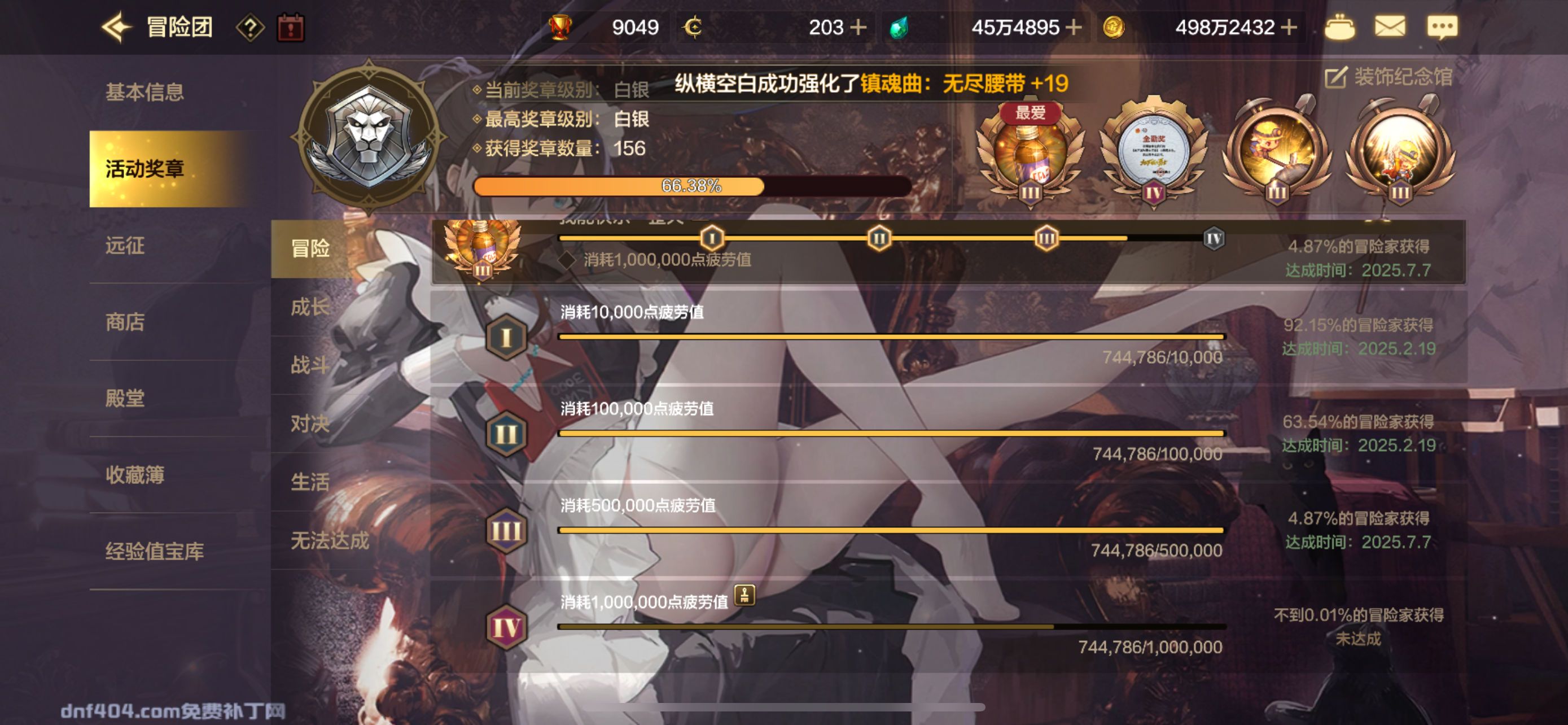Open the help question mark icon
The image size is (1568, 725).
click(x=251, y=27)
